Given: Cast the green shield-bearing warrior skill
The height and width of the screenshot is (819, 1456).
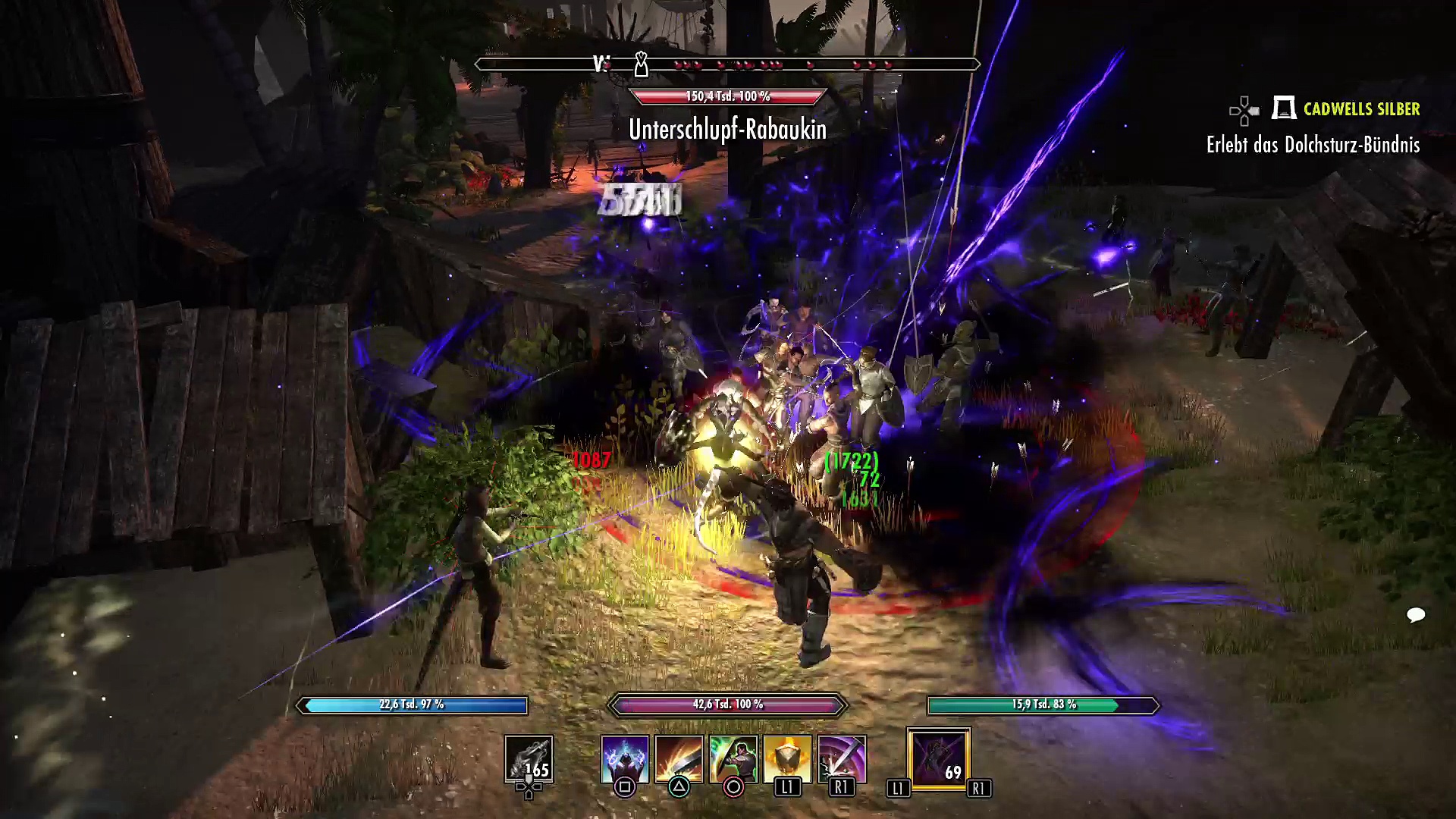Looking at the screenshot, I should point(733,758).
